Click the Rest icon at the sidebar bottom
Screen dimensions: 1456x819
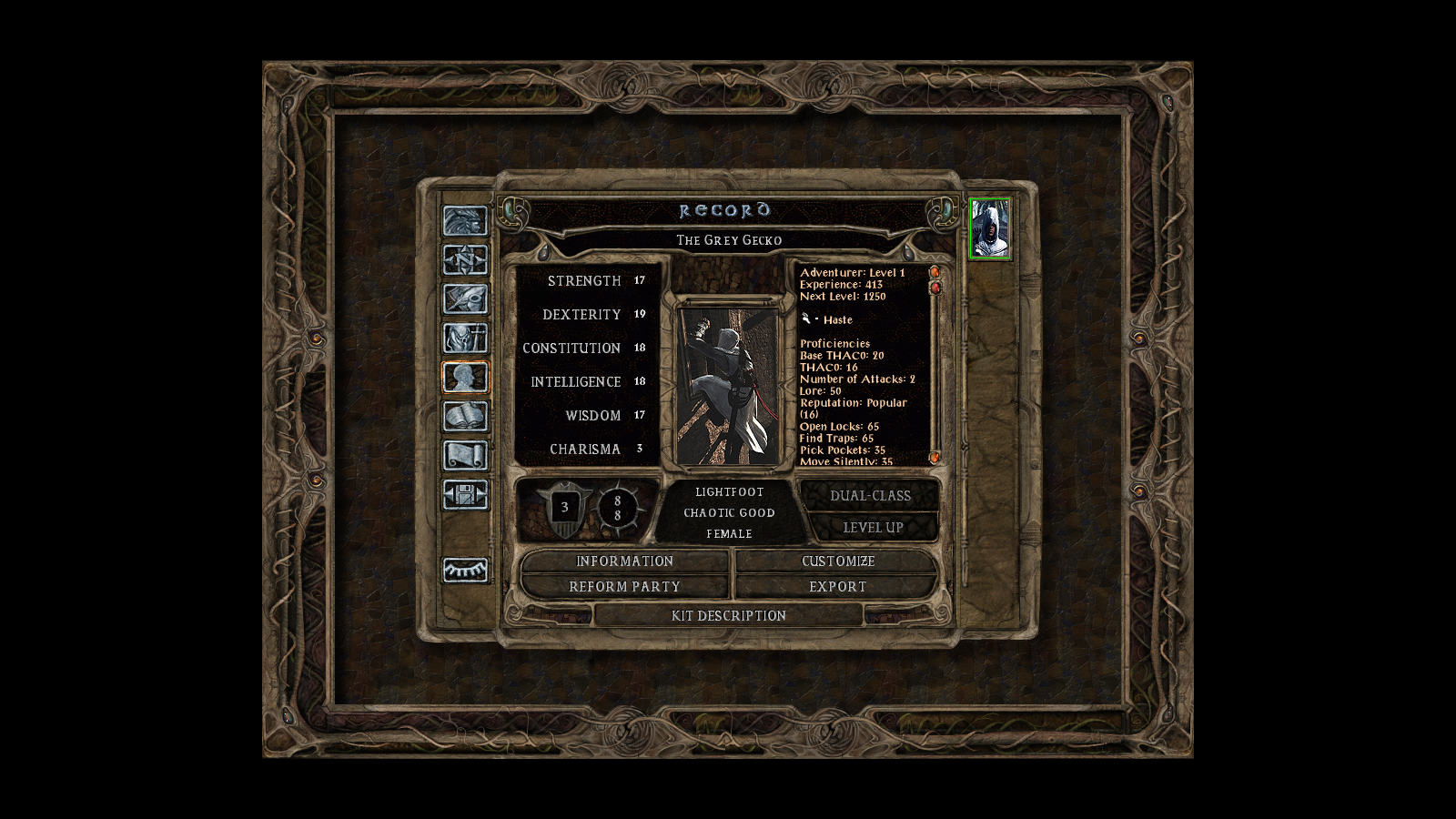[x=466, y=571]
